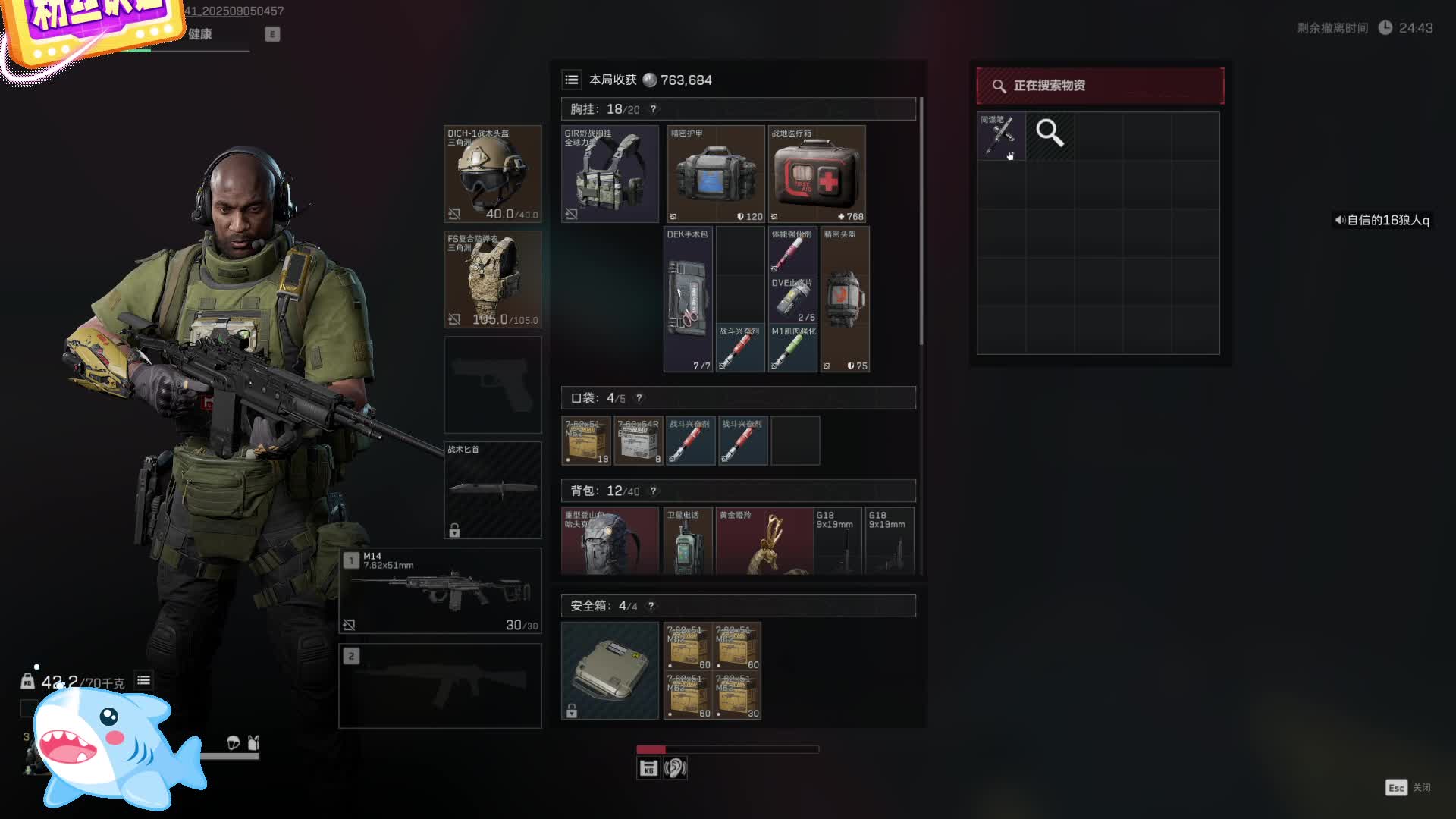Select the DICH-1 tactical helmet slot

pyautogui.click(x=492, y=174)
